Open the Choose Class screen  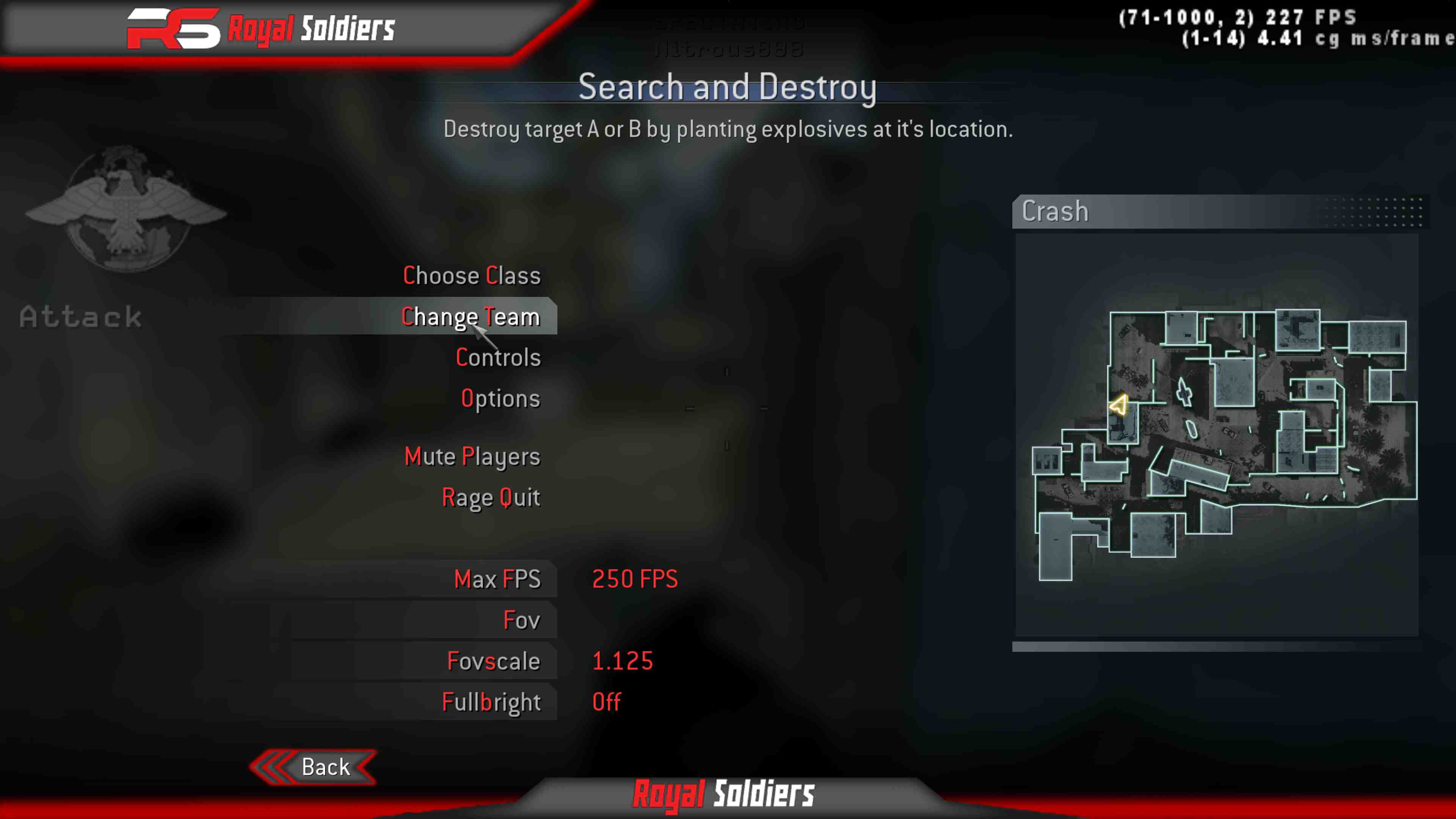[x=472, y=275]
